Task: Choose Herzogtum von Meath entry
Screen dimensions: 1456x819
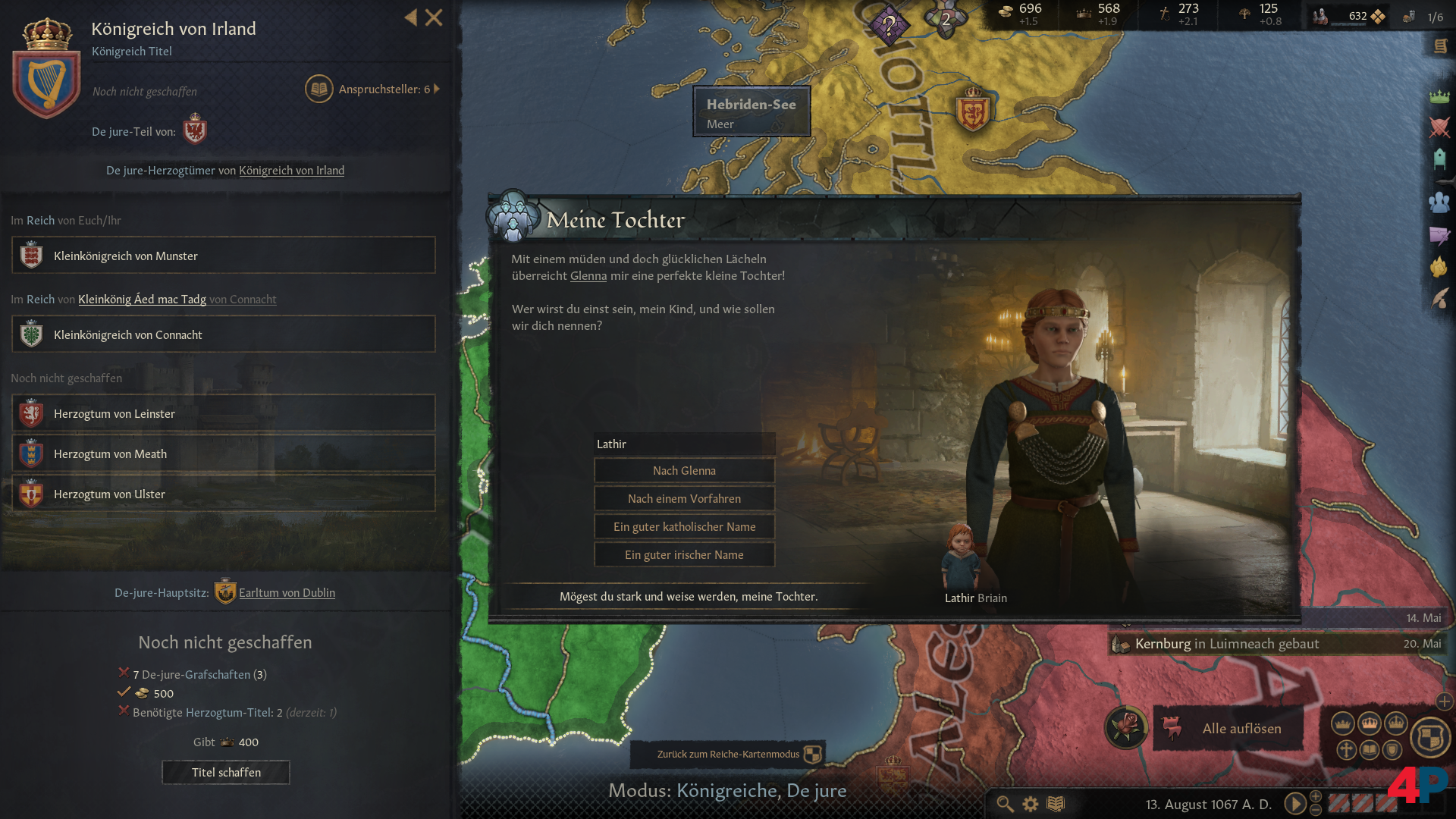Action: (224, 453)
